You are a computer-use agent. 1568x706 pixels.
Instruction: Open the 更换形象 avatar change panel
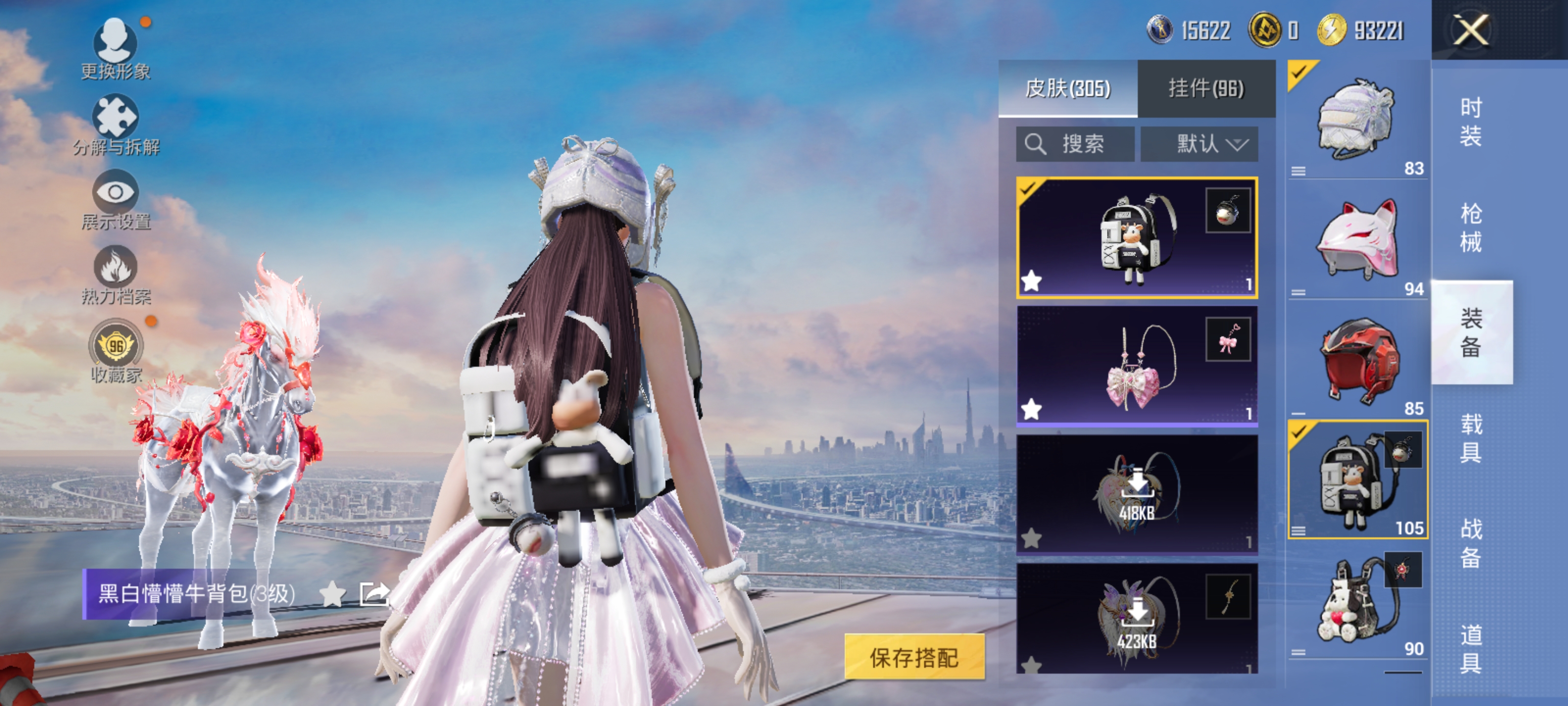point(116,43)
